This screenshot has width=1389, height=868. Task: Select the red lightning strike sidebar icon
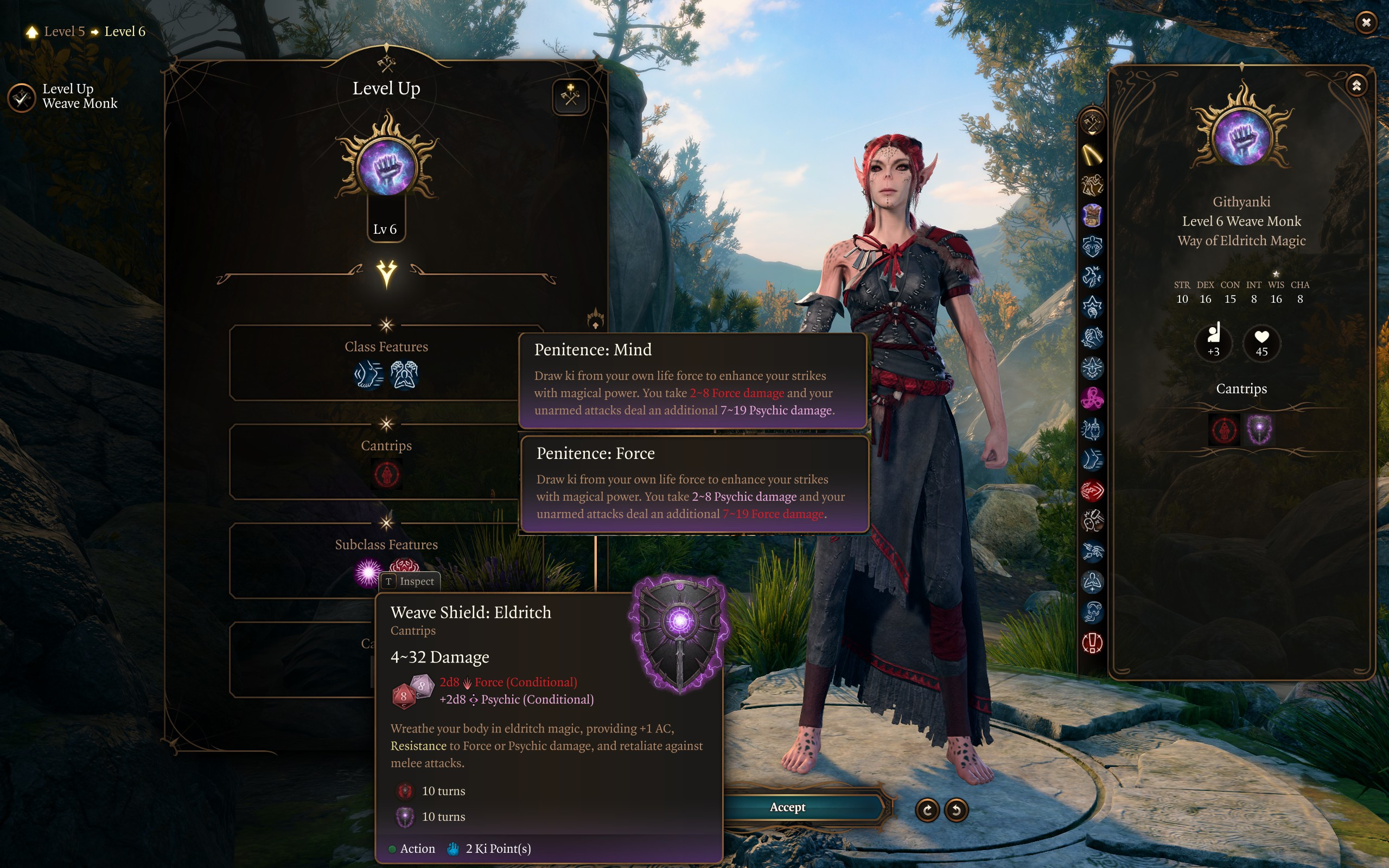(1092, 490)
